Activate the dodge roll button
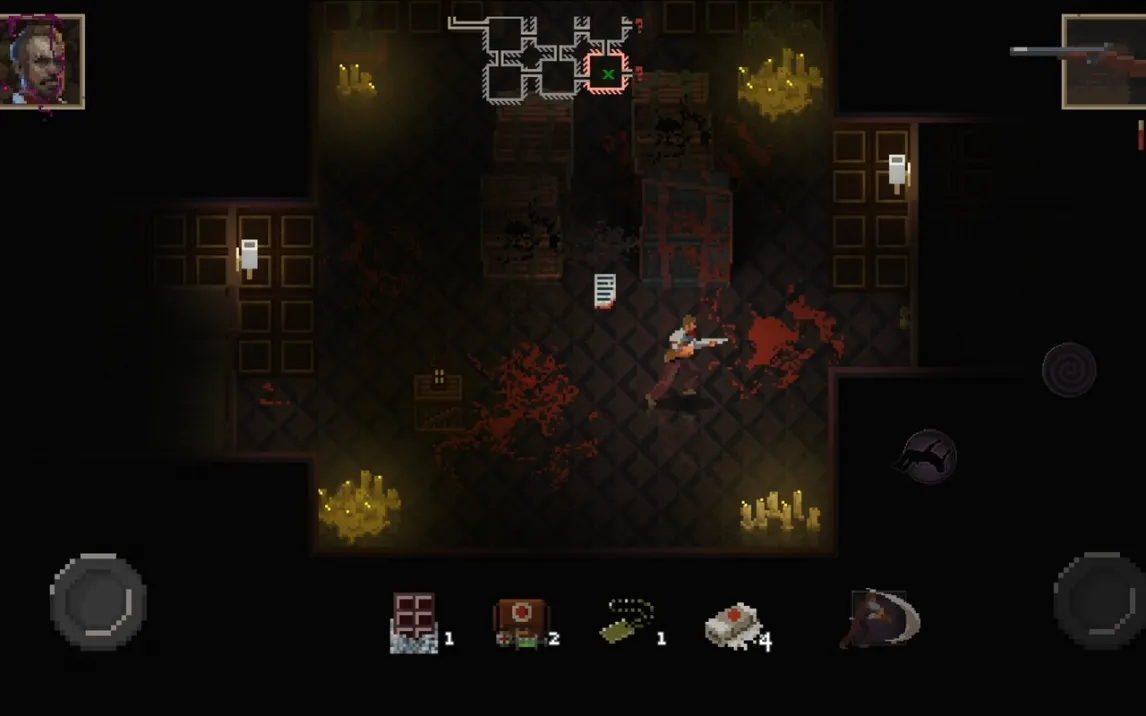The width and height of the screenshot is (1146, 716). pyautogui.click(x=928, y=456)
